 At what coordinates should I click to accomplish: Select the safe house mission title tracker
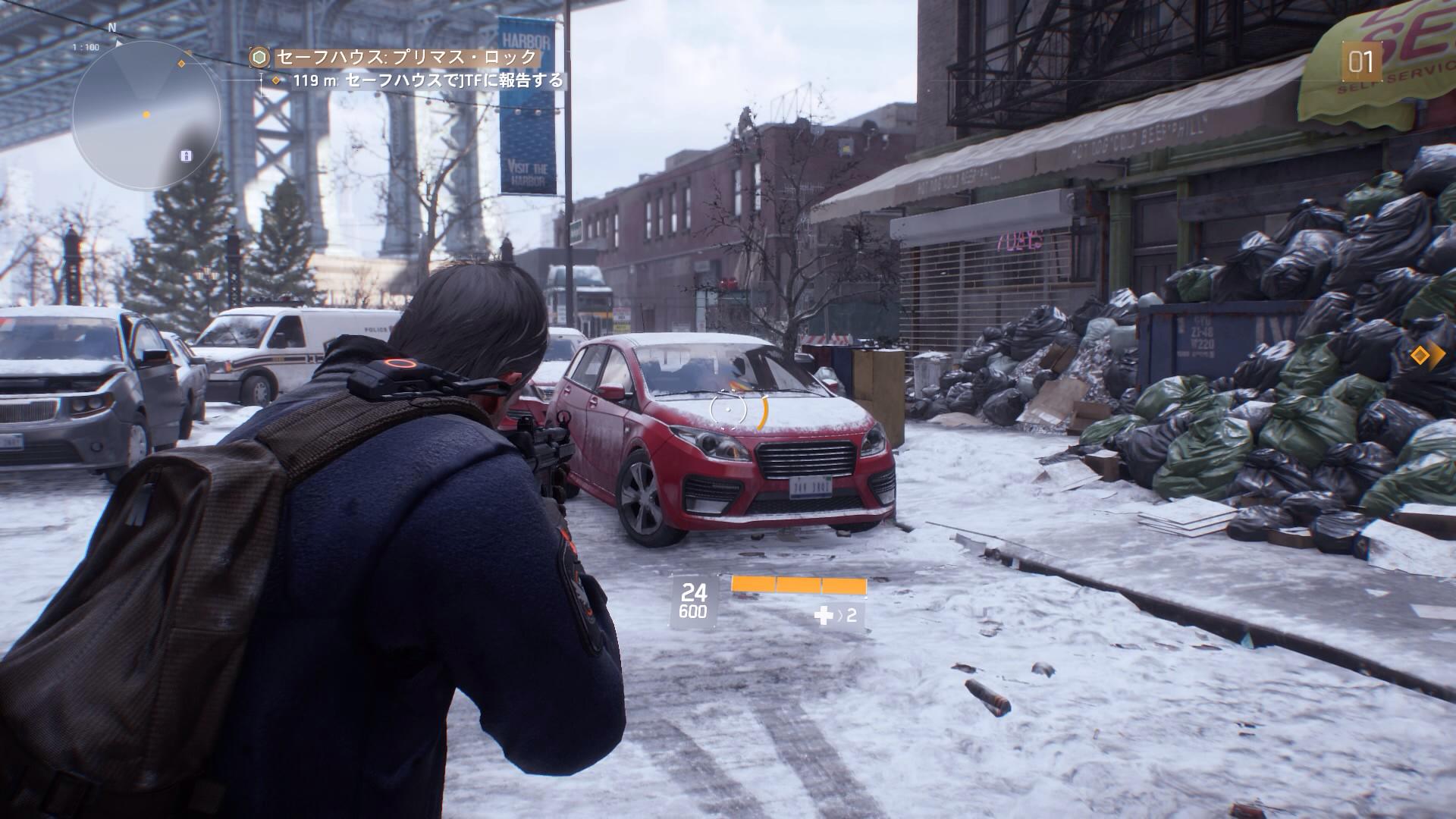(406, 58)
